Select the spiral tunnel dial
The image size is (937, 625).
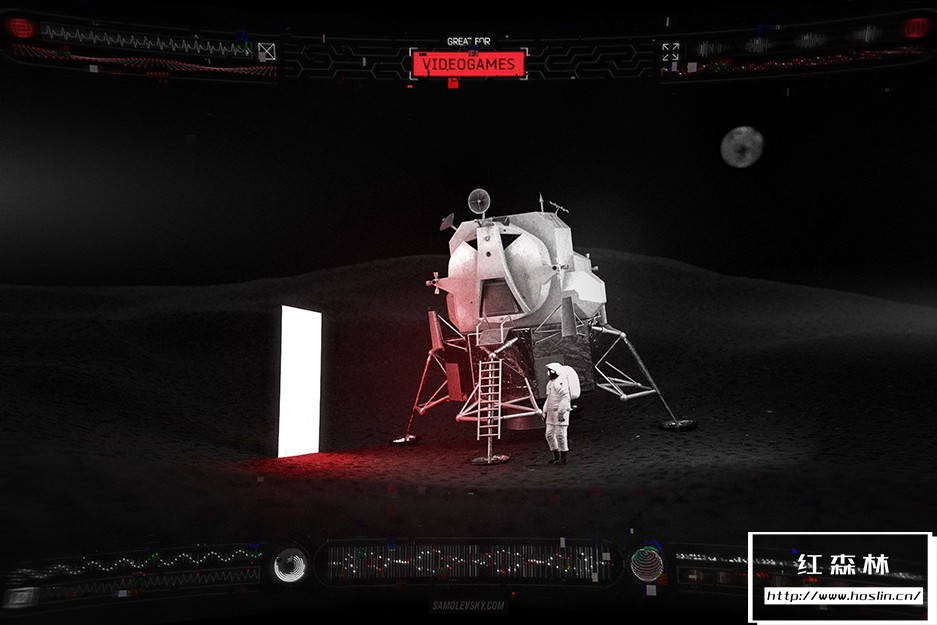[x=291, y=565]
